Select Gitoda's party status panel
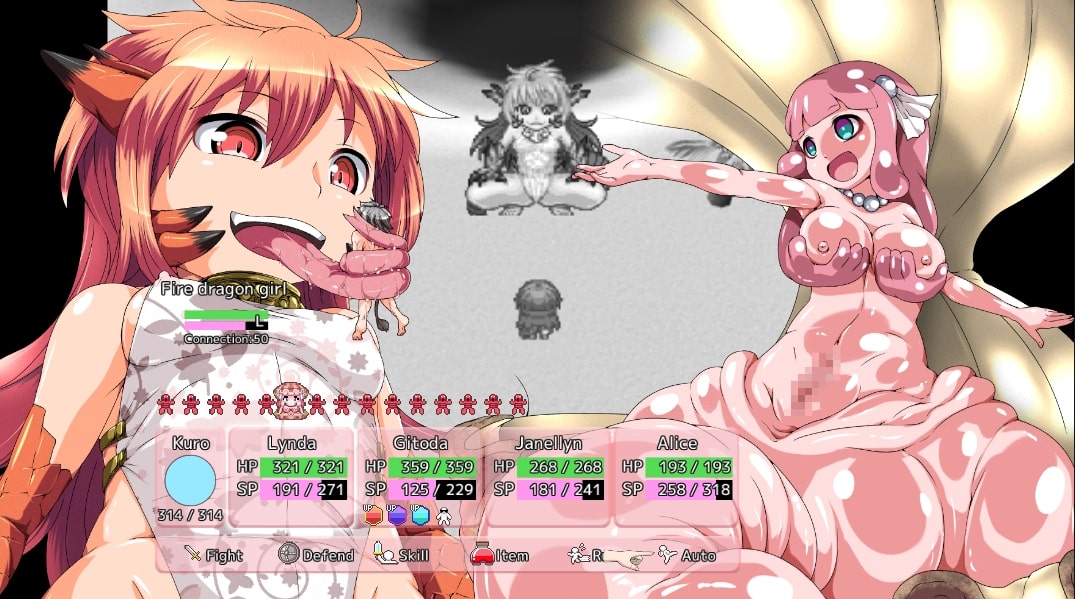1075x599 pixels. pyautogui.click(x=420, y=477)
